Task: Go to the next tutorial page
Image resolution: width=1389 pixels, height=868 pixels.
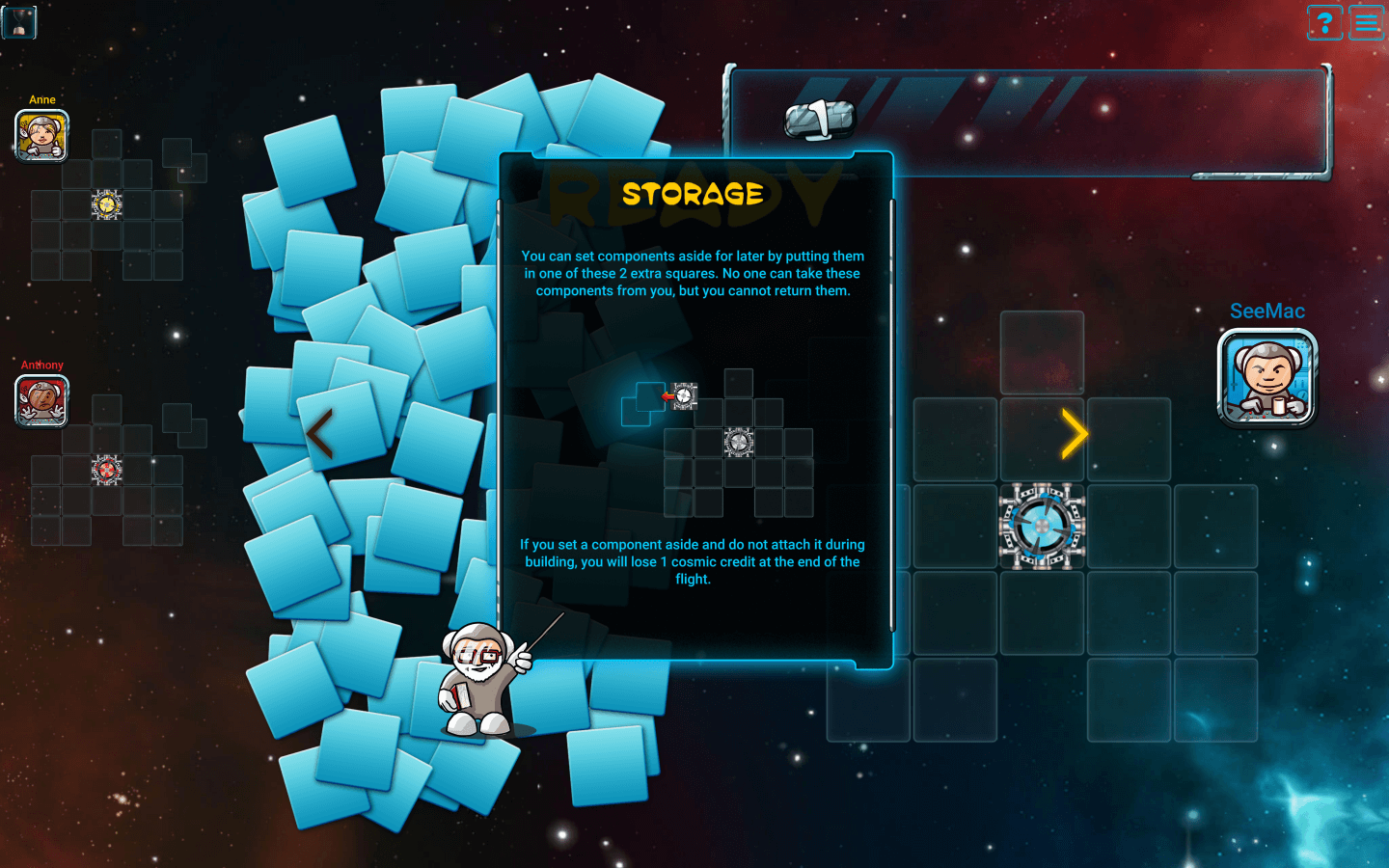Action: [1074, 434]
